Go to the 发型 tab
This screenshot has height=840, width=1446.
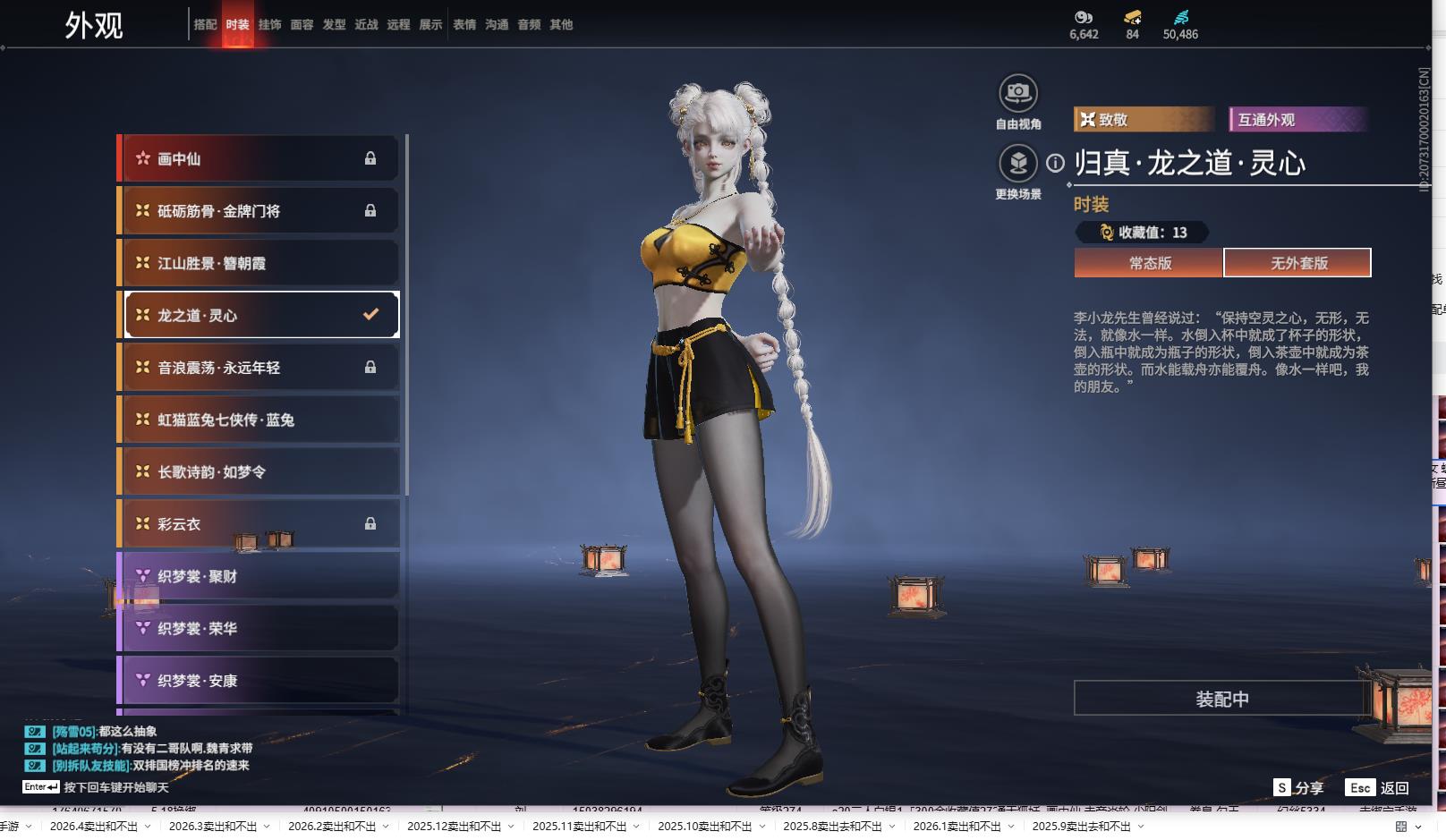tap(334, 25)
